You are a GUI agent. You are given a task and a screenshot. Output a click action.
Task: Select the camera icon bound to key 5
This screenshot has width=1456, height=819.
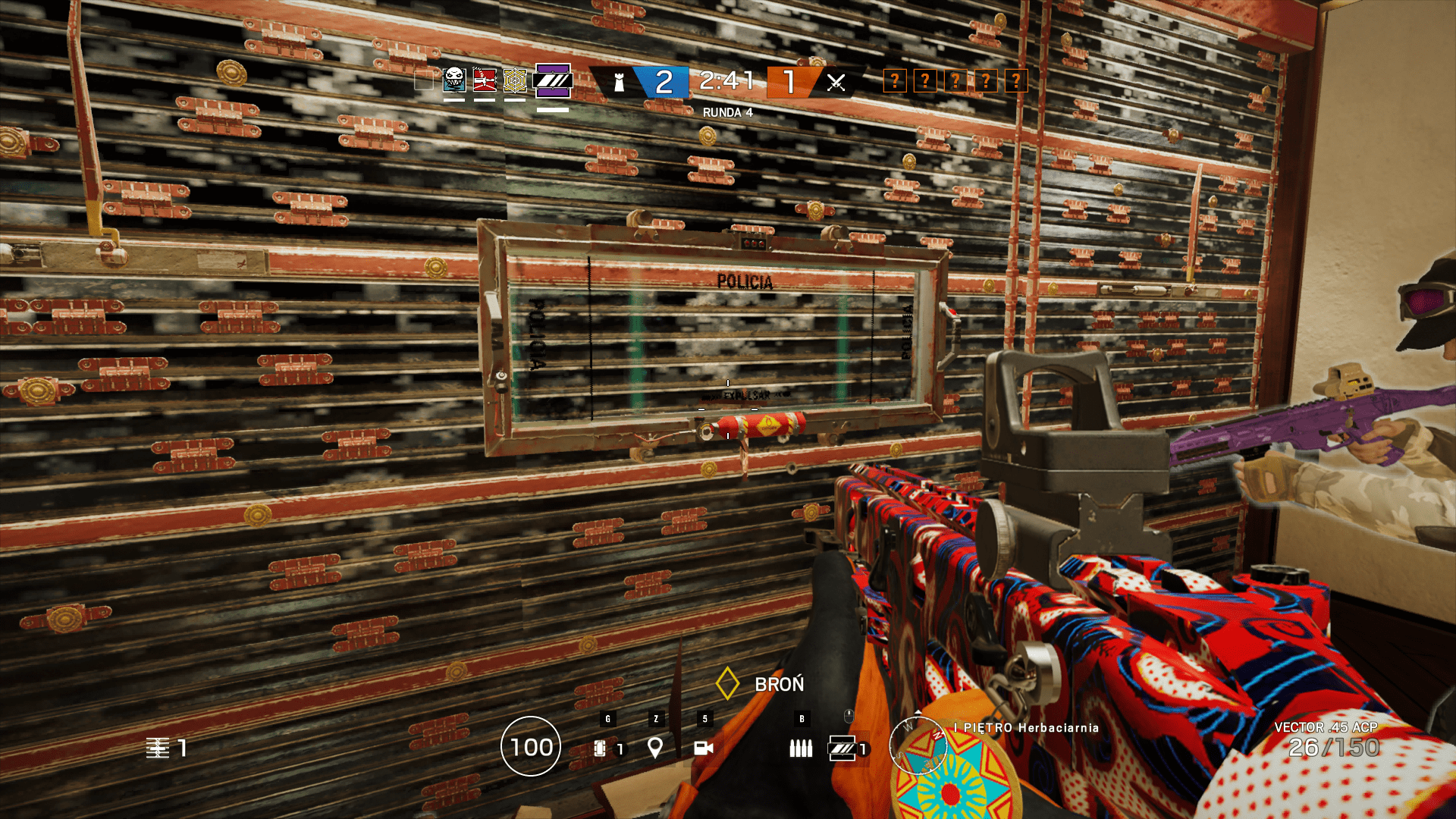(704, 748)
